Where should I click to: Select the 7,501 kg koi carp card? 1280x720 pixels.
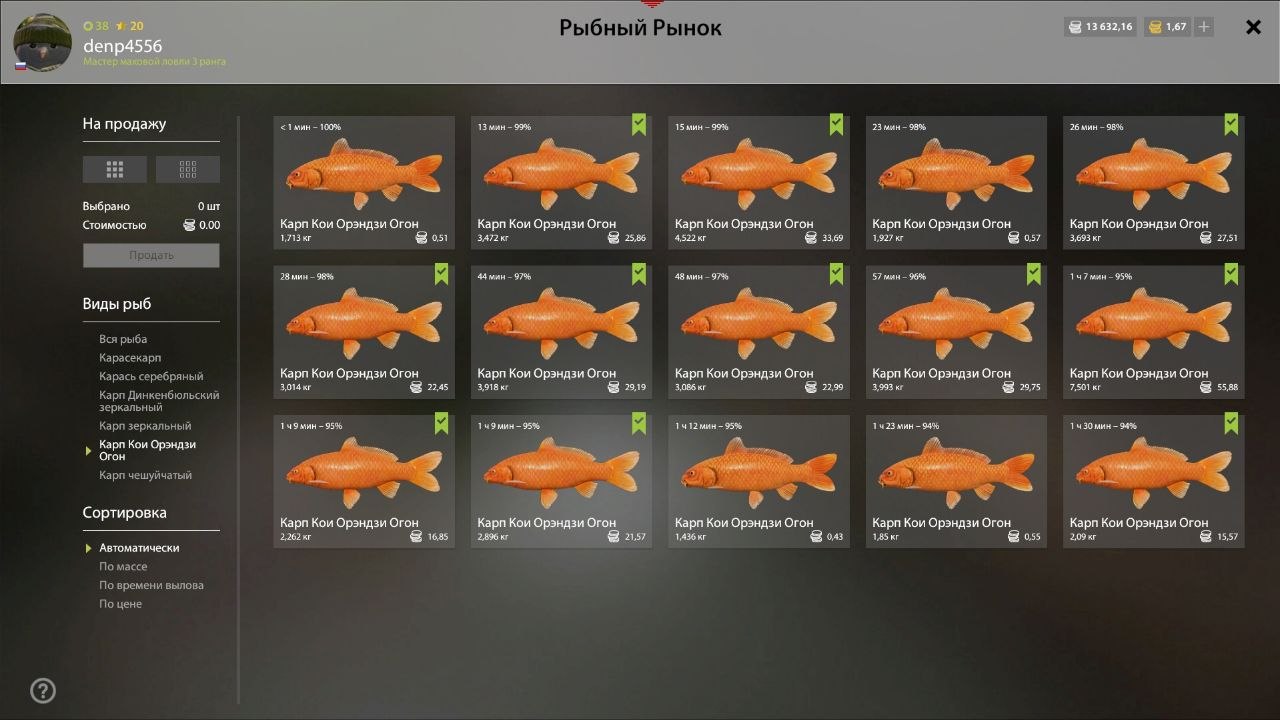click(1153, 331)
